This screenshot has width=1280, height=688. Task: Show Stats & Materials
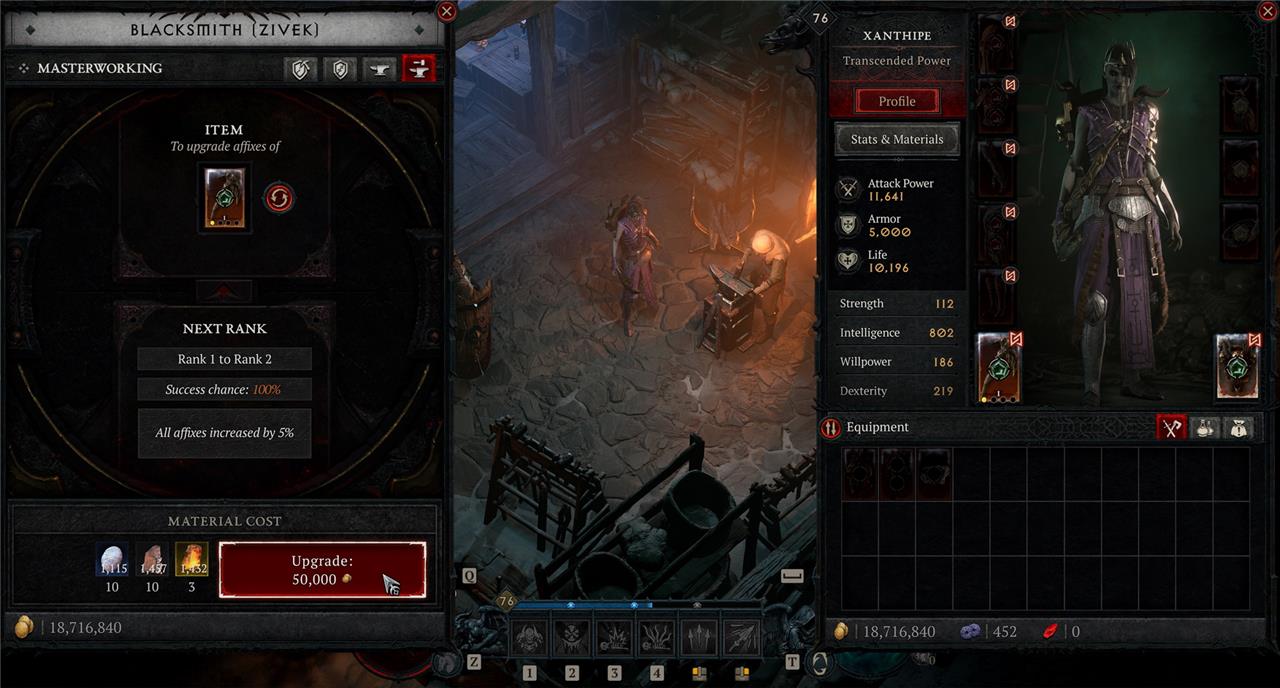coord(896,139)
